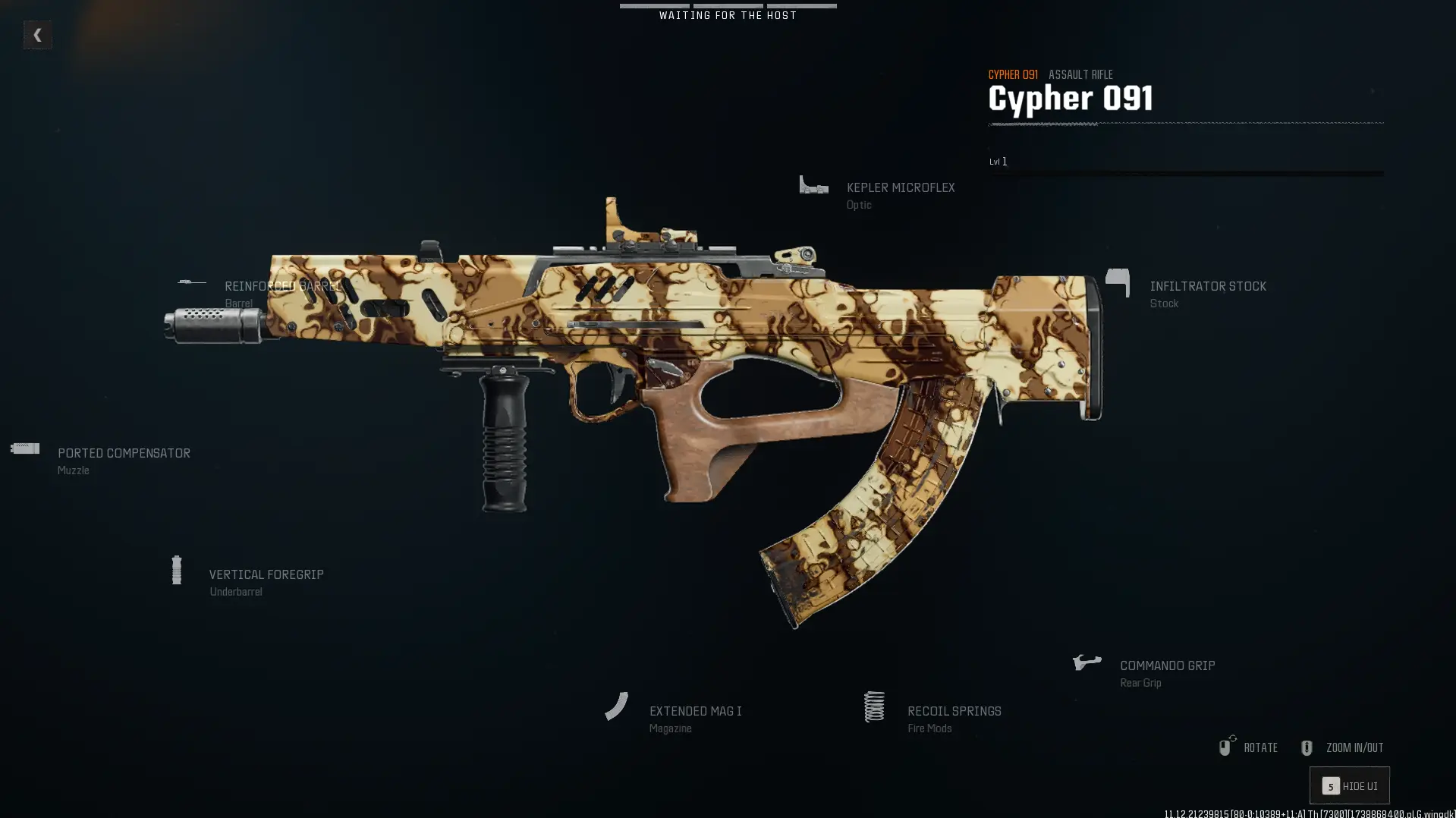1456x818 pixels.
Task: Click the scroll wheel zoom icon
Action: 1307,747
